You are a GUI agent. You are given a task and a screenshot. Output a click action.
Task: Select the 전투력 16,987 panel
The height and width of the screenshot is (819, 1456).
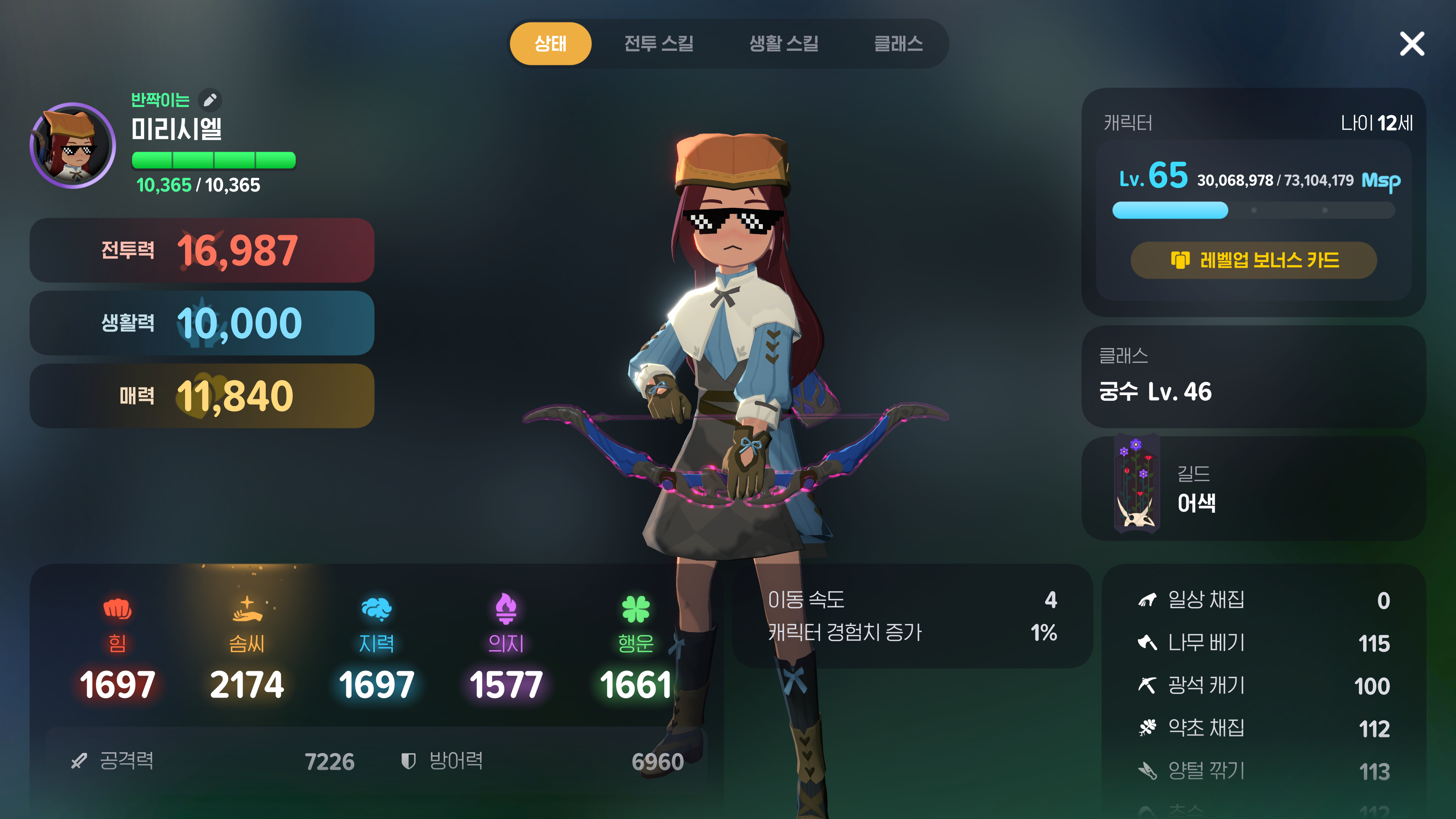click(202, 250)
